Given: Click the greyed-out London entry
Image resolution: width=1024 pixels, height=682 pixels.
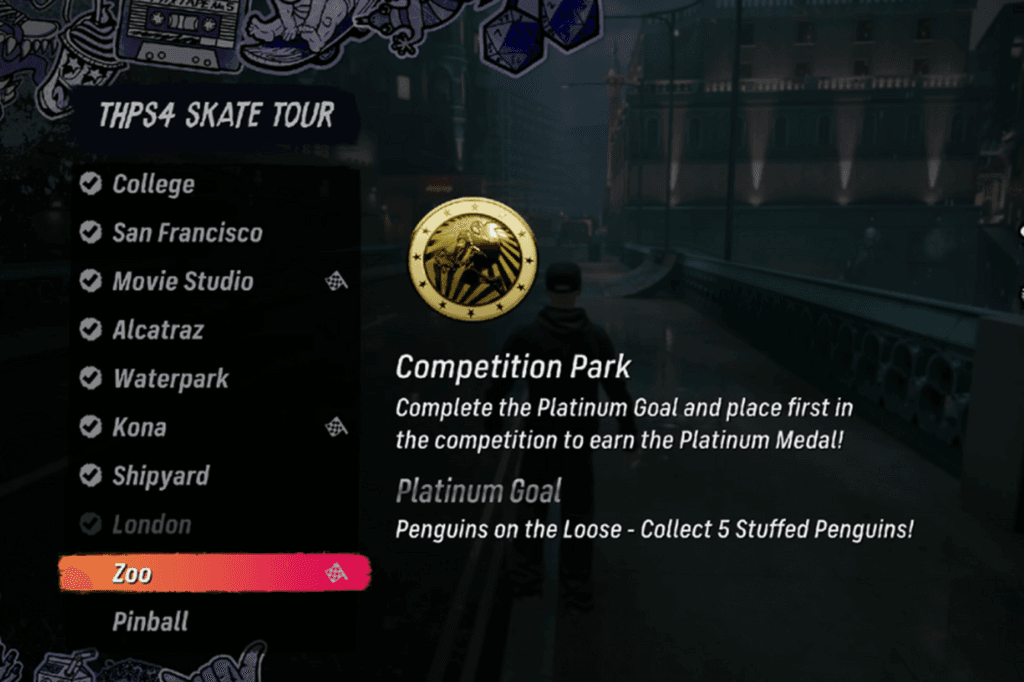Looking at the screenshot, I should coord(151,525).
